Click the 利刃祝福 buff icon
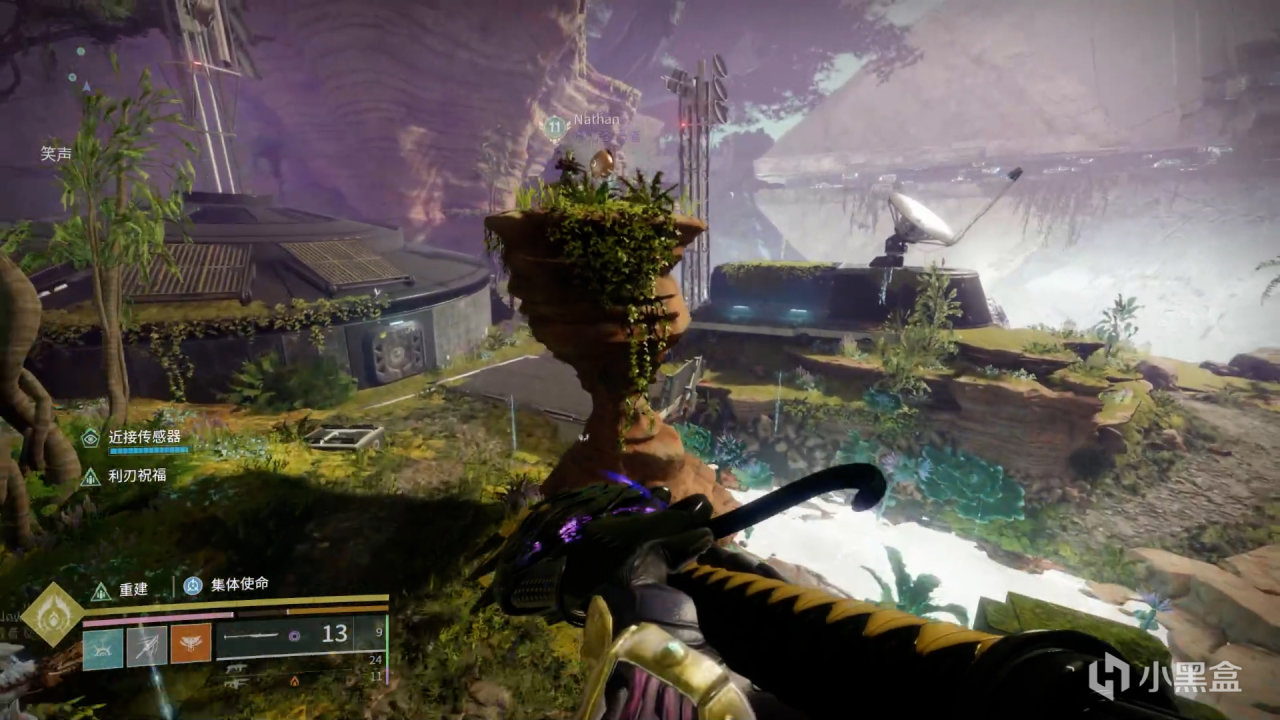 point(91,476)
